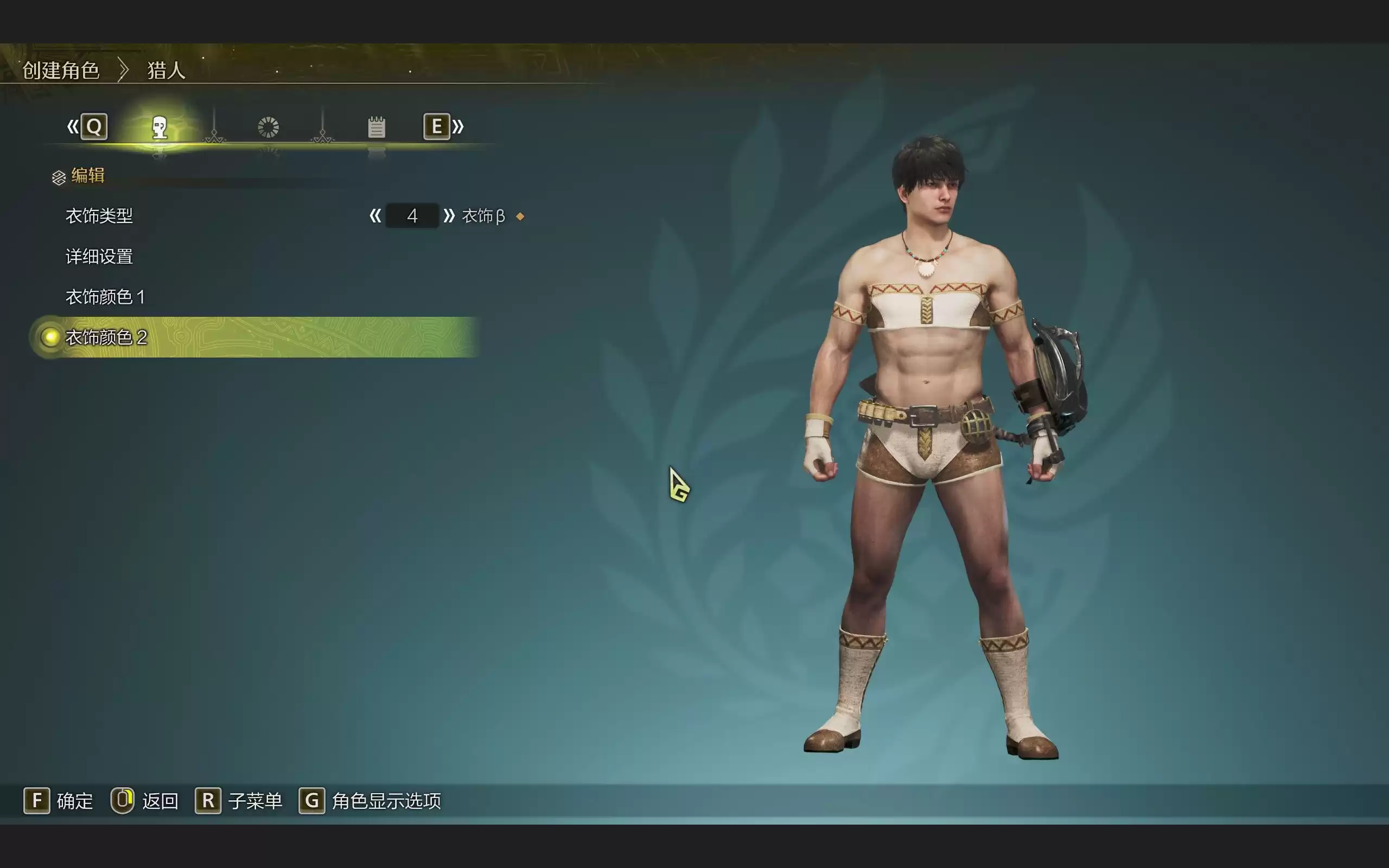Viewport: 1389px width, 868px height.
Task: Switch to the head-shaped character tab
Action: click(160, 127)
